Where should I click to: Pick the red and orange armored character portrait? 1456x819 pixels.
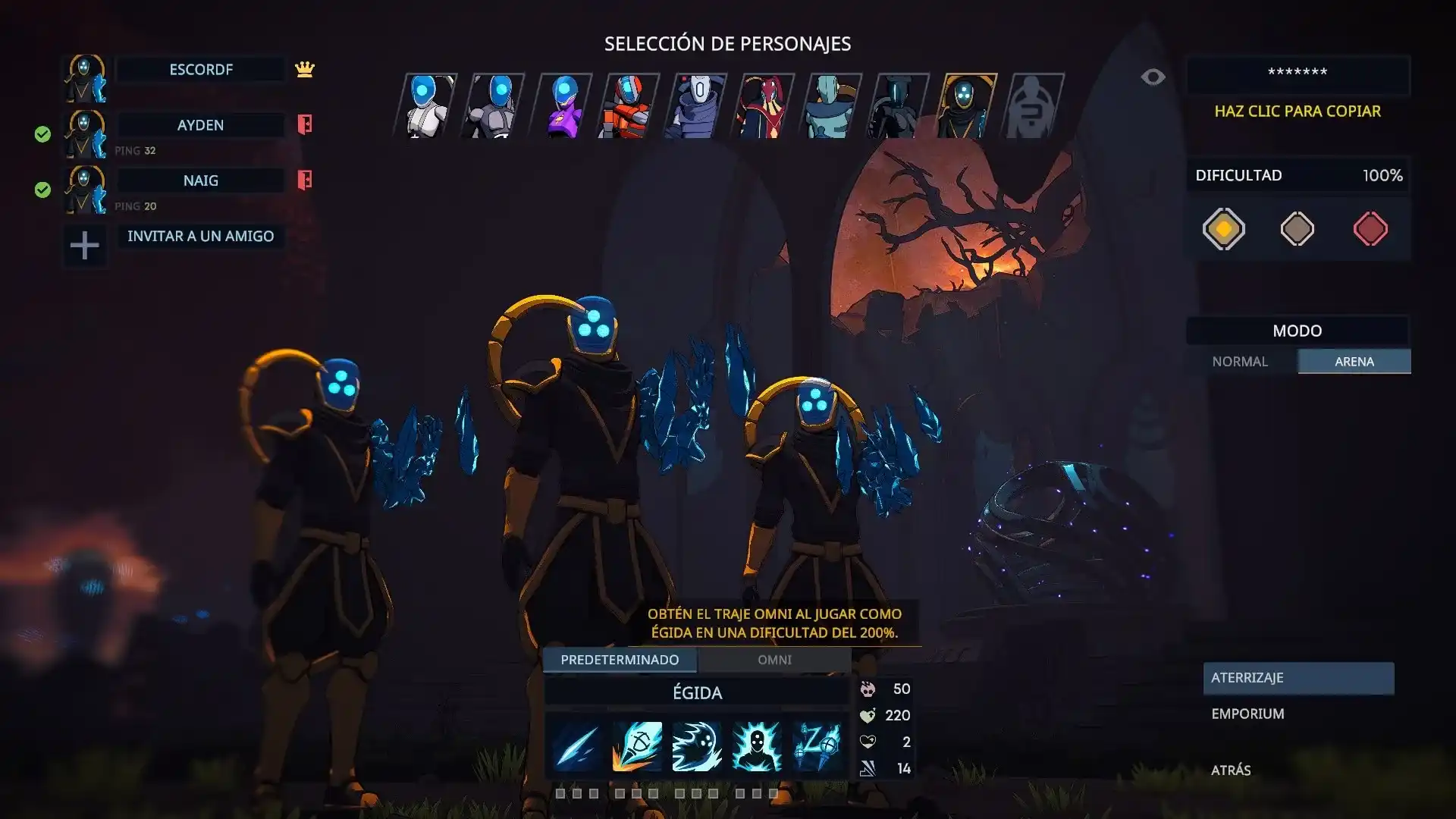coord(629,105)
